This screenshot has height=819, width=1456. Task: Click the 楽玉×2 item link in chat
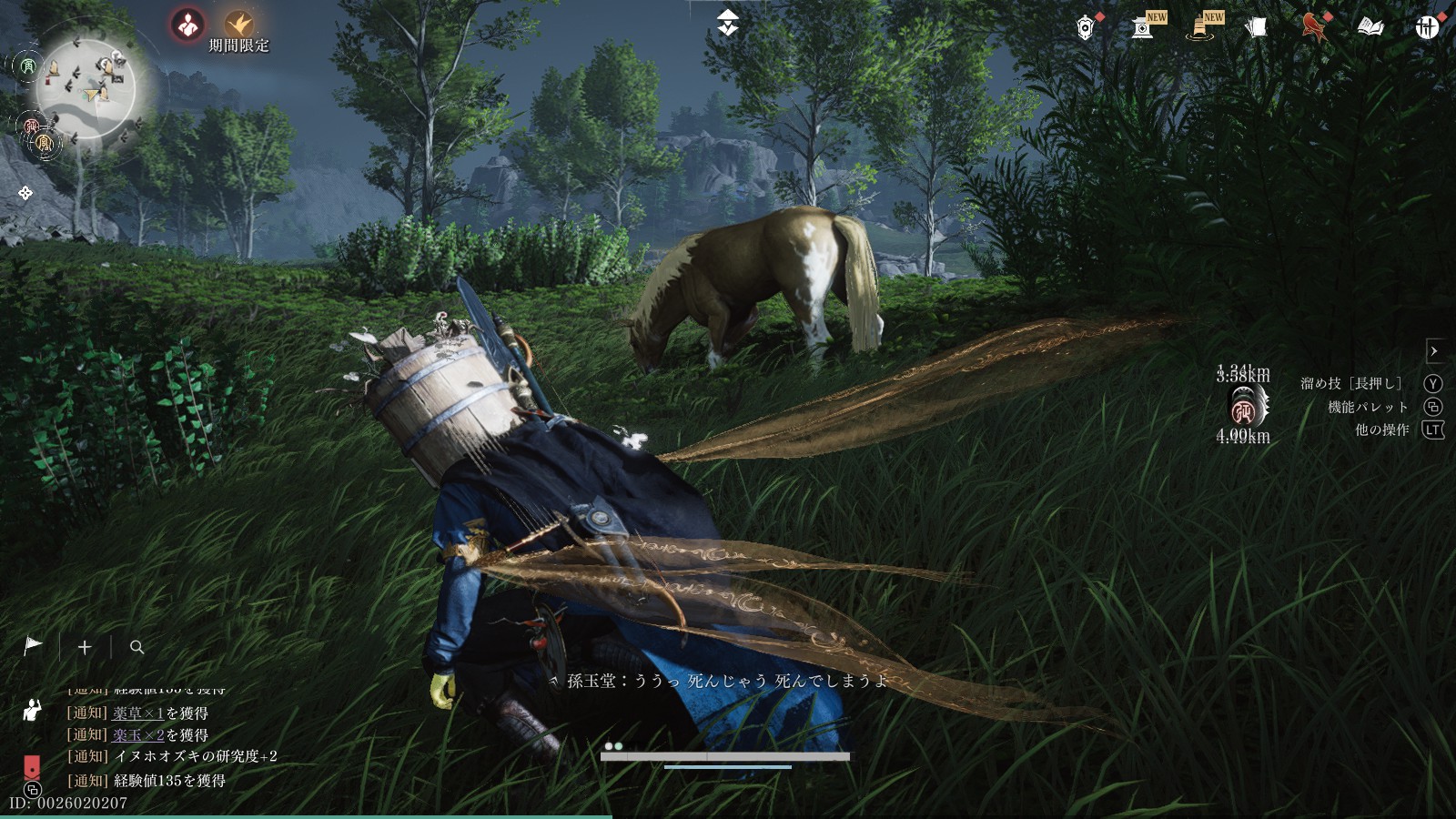pyautogui.click(x=138, y=735)
